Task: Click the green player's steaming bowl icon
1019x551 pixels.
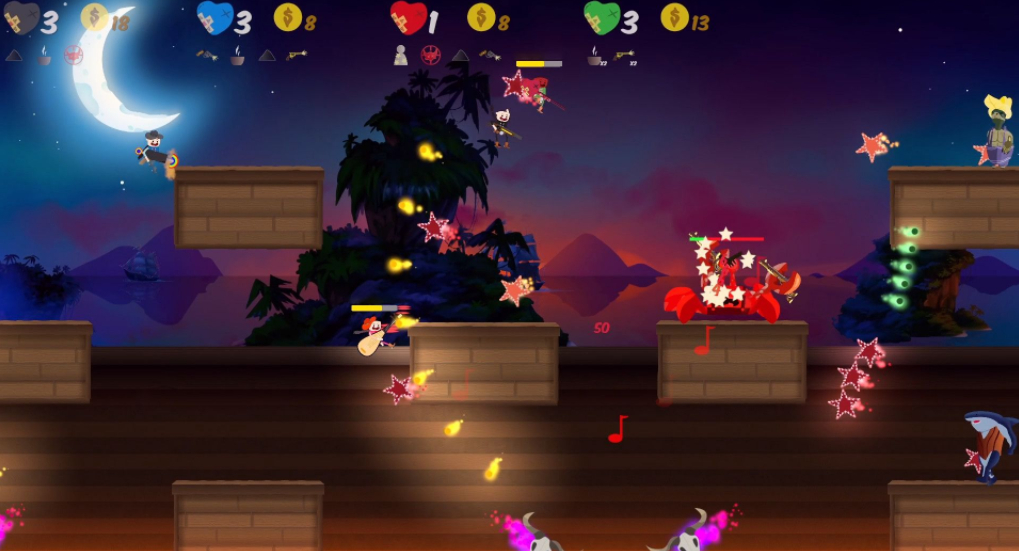Action: [596, 55]
